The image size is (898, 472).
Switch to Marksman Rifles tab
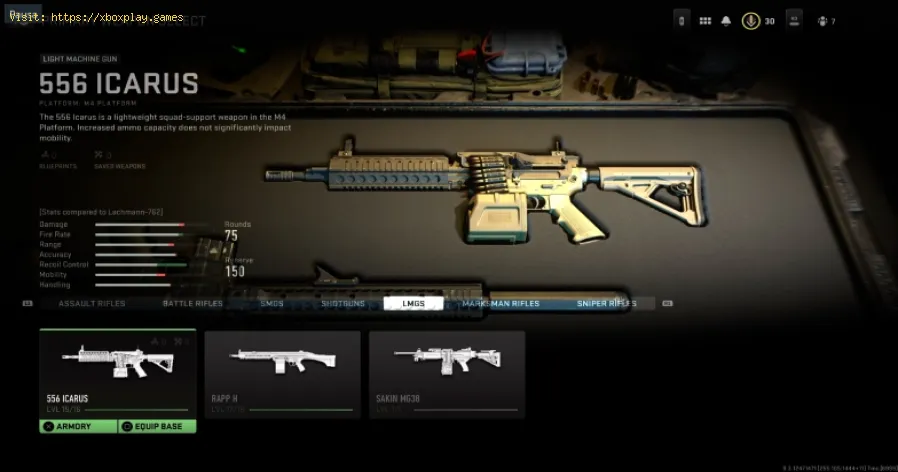click(500, 303)
